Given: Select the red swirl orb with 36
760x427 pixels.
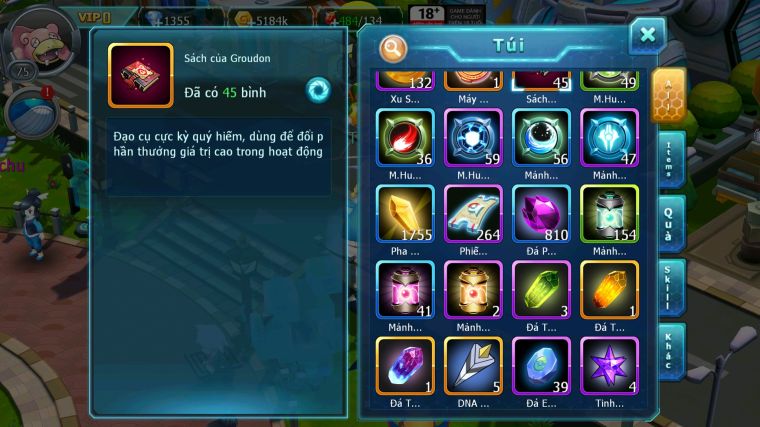Looking at the screenshot, I should tap(405, 138).
